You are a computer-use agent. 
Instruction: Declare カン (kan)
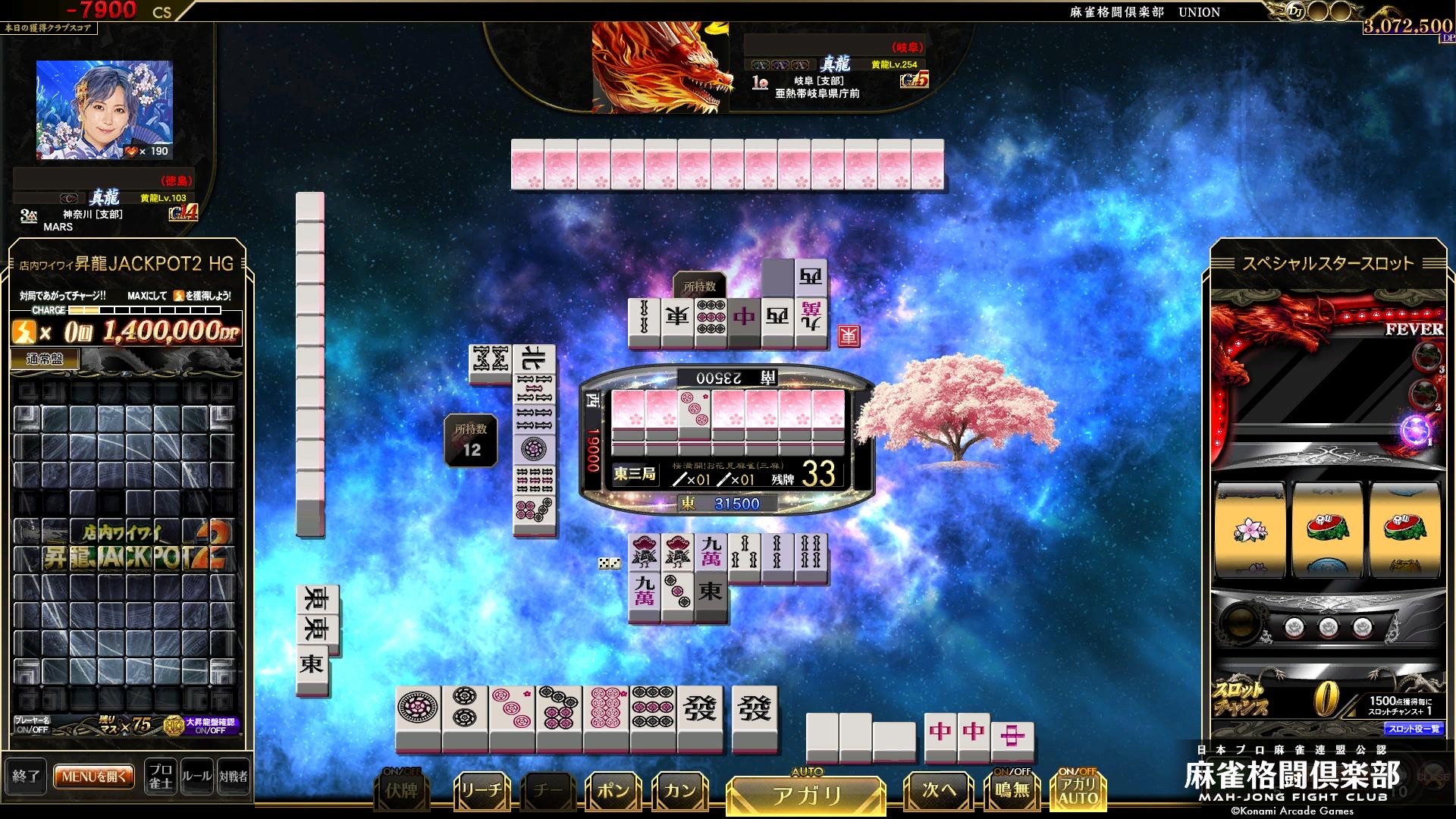pos(679,792)
